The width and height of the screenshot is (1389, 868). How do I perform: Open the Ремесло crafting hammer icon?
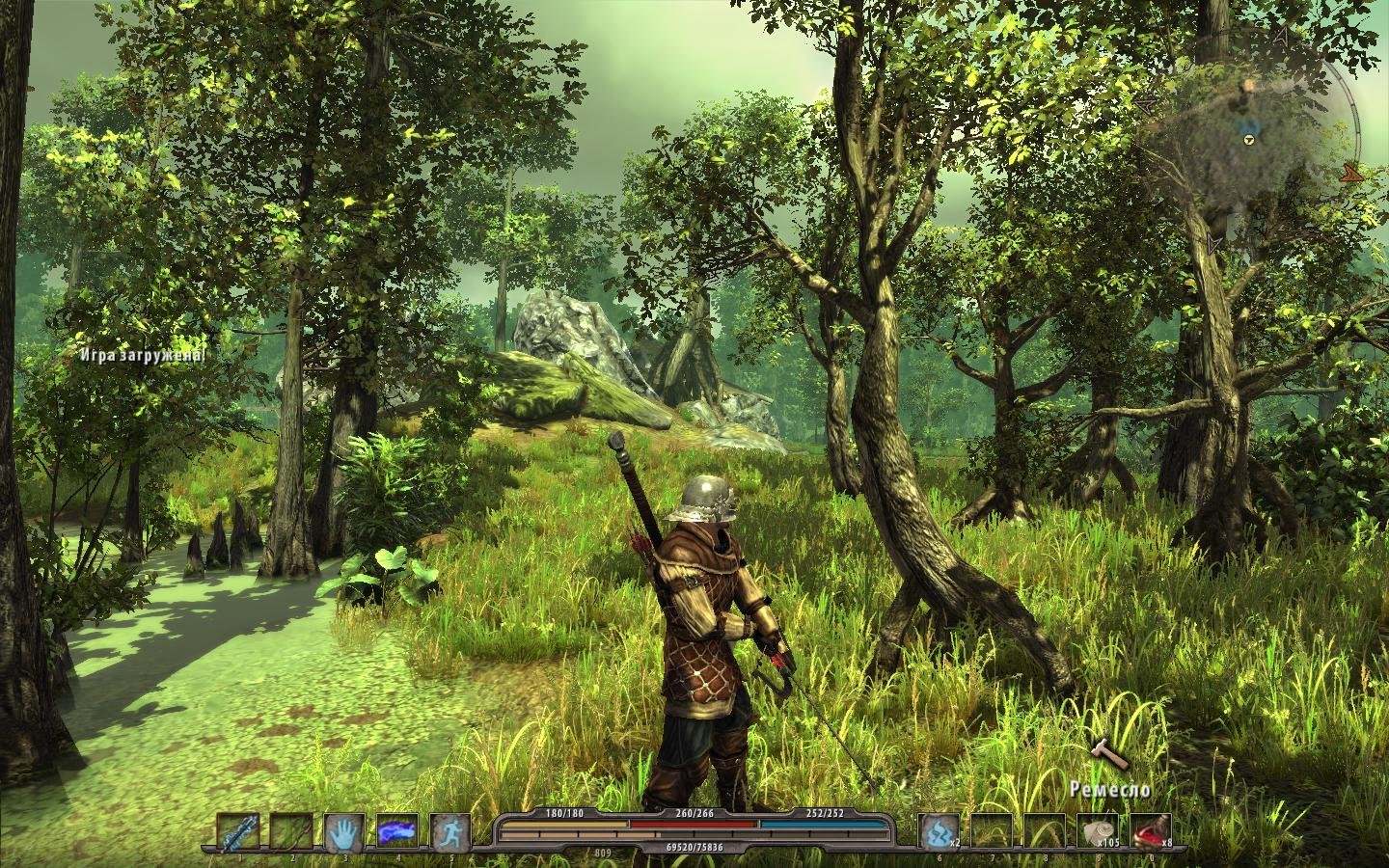click(1108, 754)
